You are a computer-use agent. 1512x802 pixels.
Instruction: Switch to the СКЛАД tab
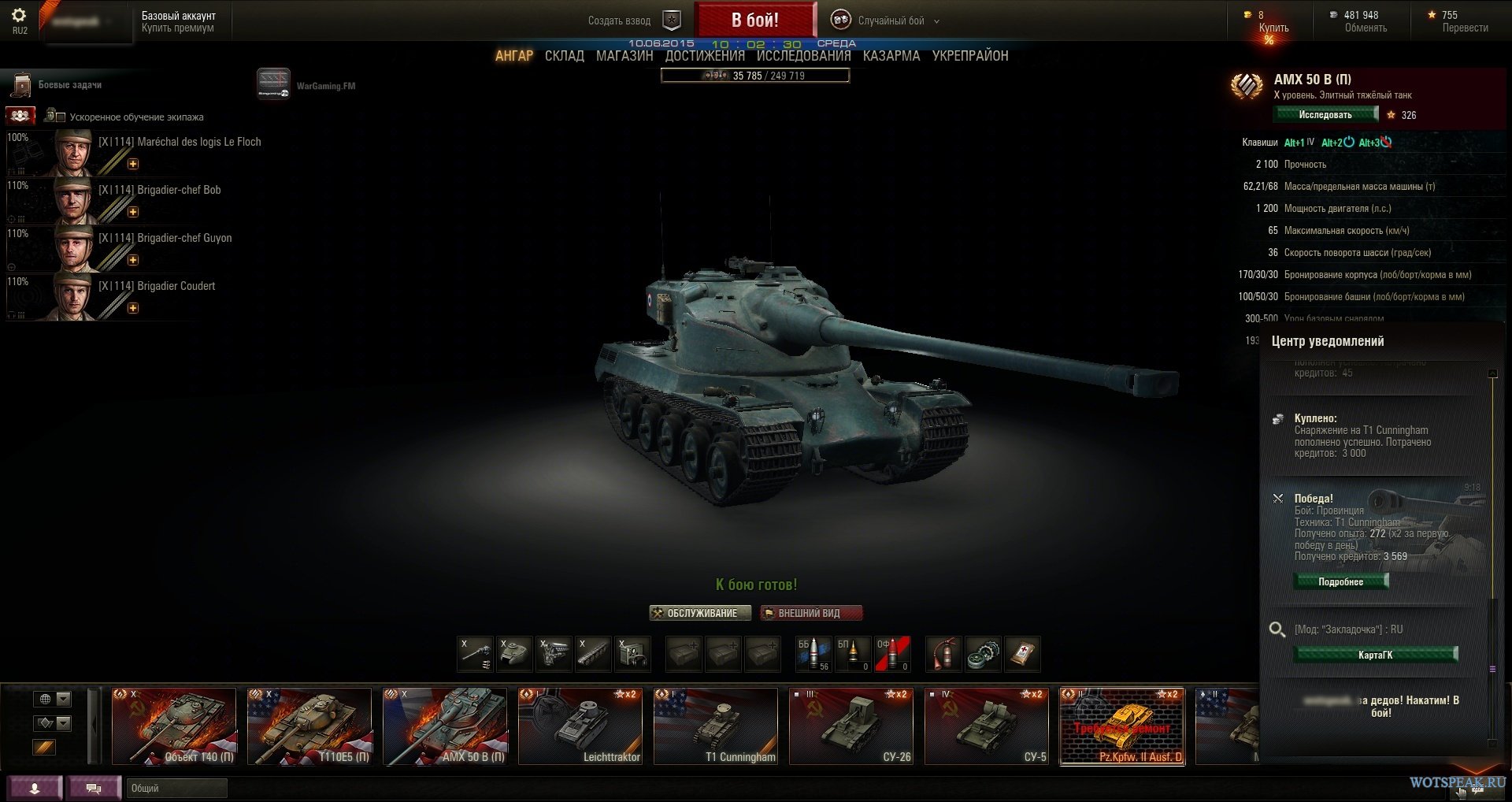(564, 56)
